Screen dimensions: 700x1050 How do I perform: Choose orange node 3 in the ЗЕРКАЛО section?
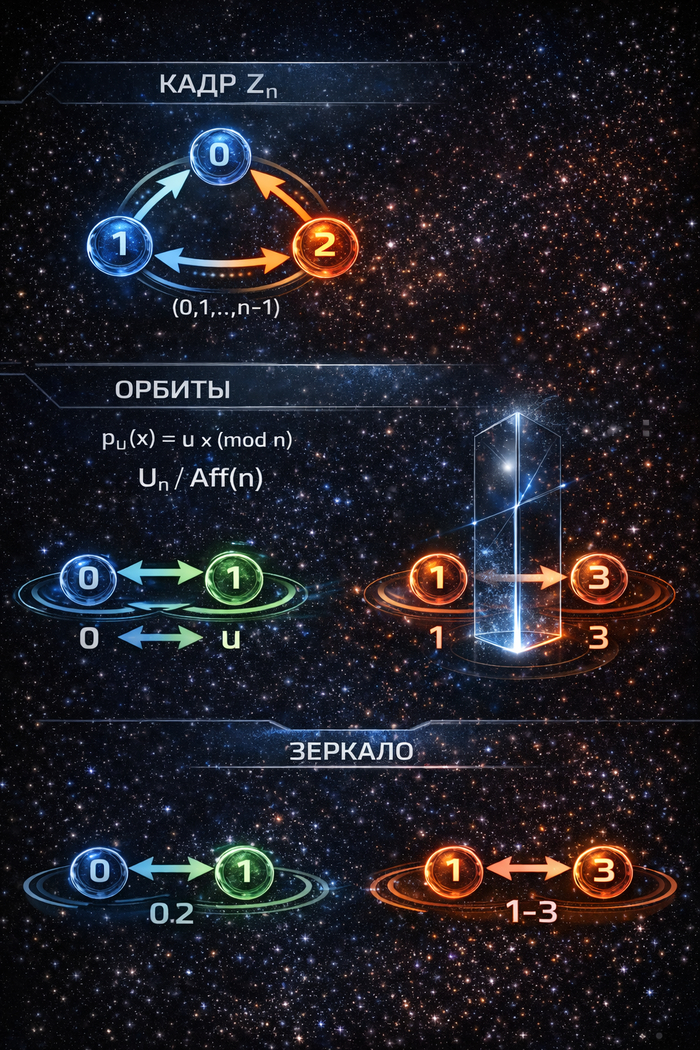click(603, 871)
